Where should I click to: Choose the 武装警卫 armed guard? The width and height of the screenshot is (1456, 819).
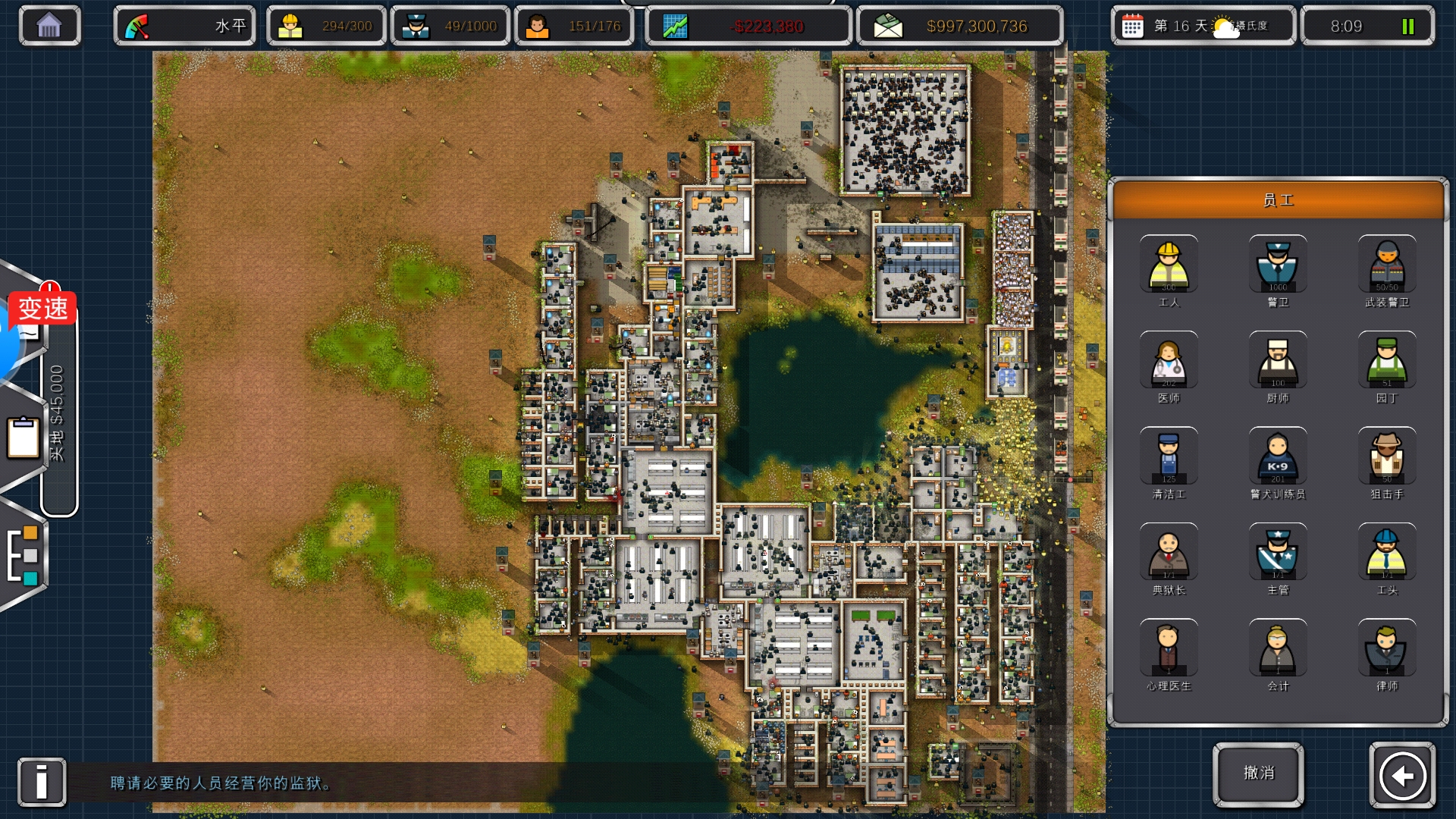click(1387, 264)
